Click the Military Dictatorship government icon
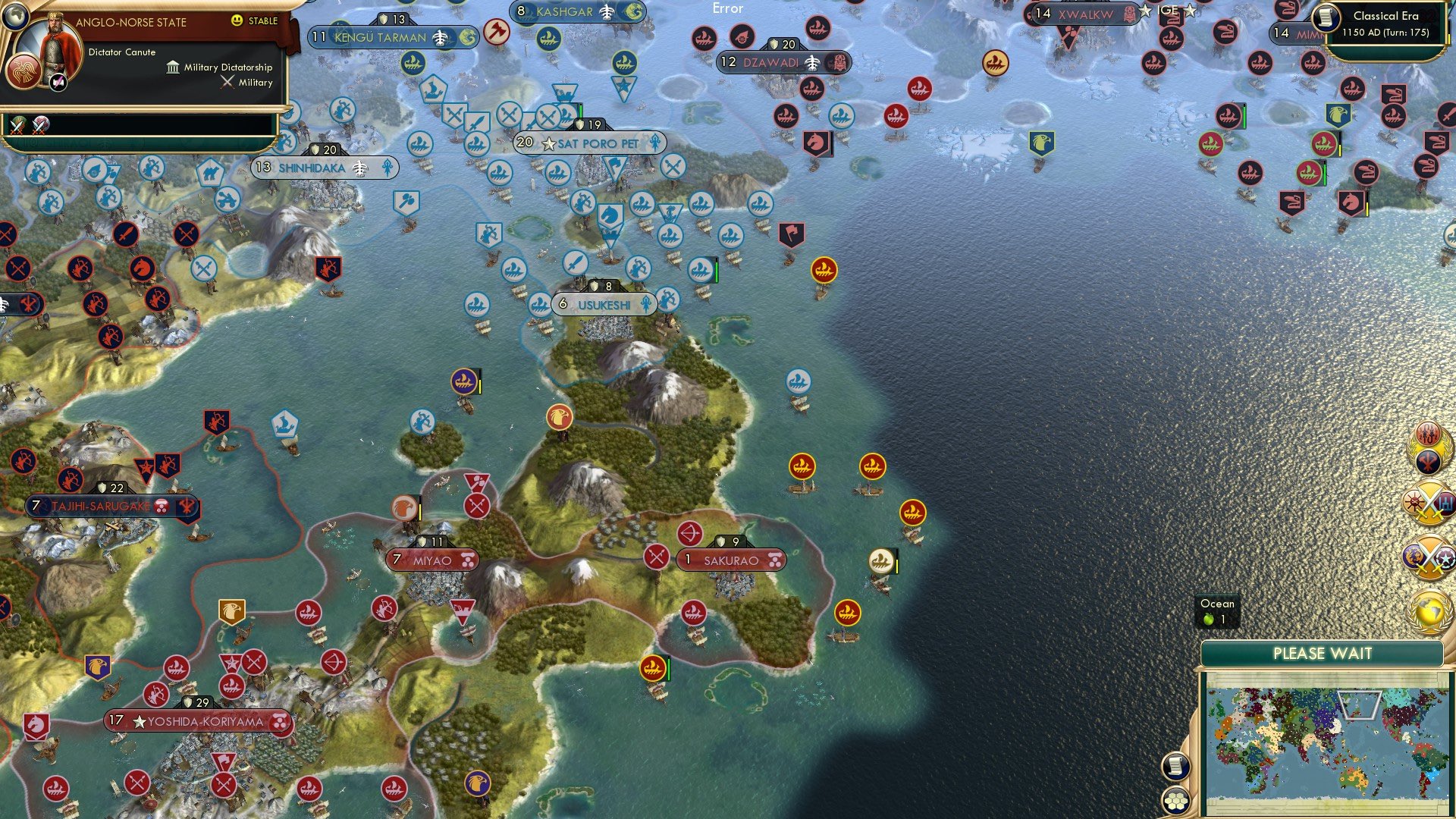The width and height of the screenshot is (1456, 819). (x=173, y=67)
